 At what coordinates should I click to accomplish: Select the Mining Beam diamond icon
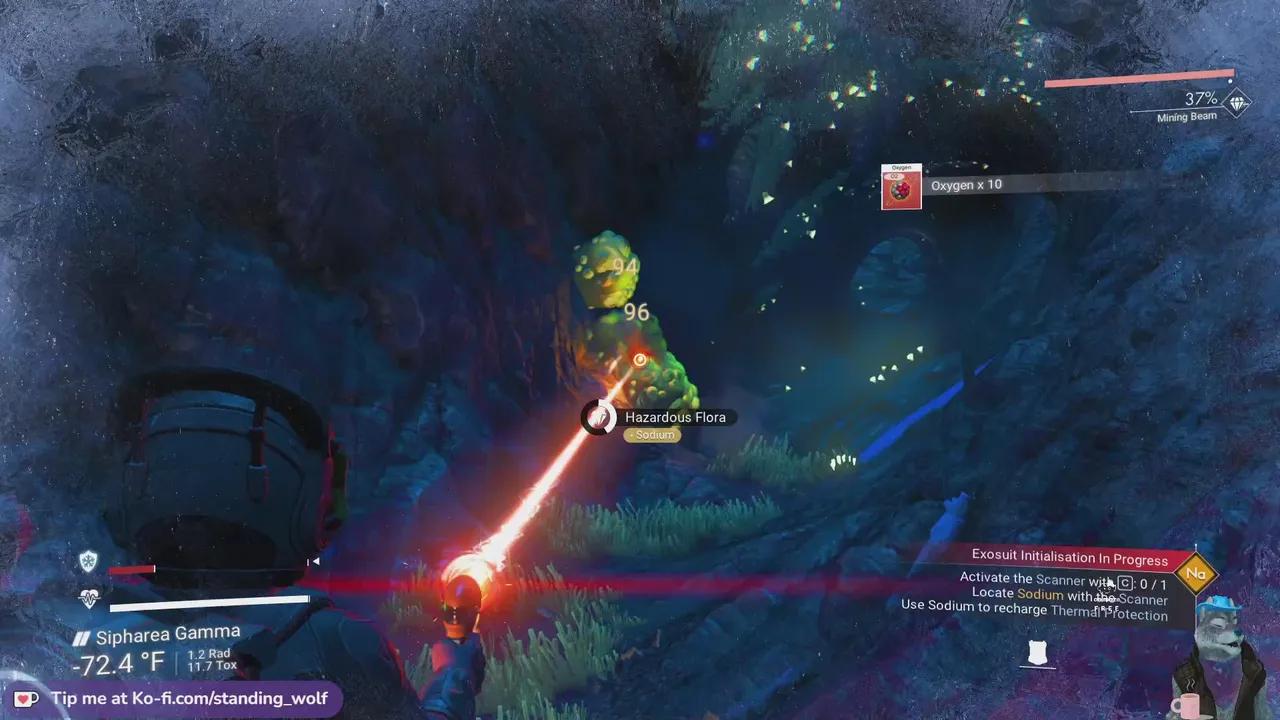[1236, 102]
